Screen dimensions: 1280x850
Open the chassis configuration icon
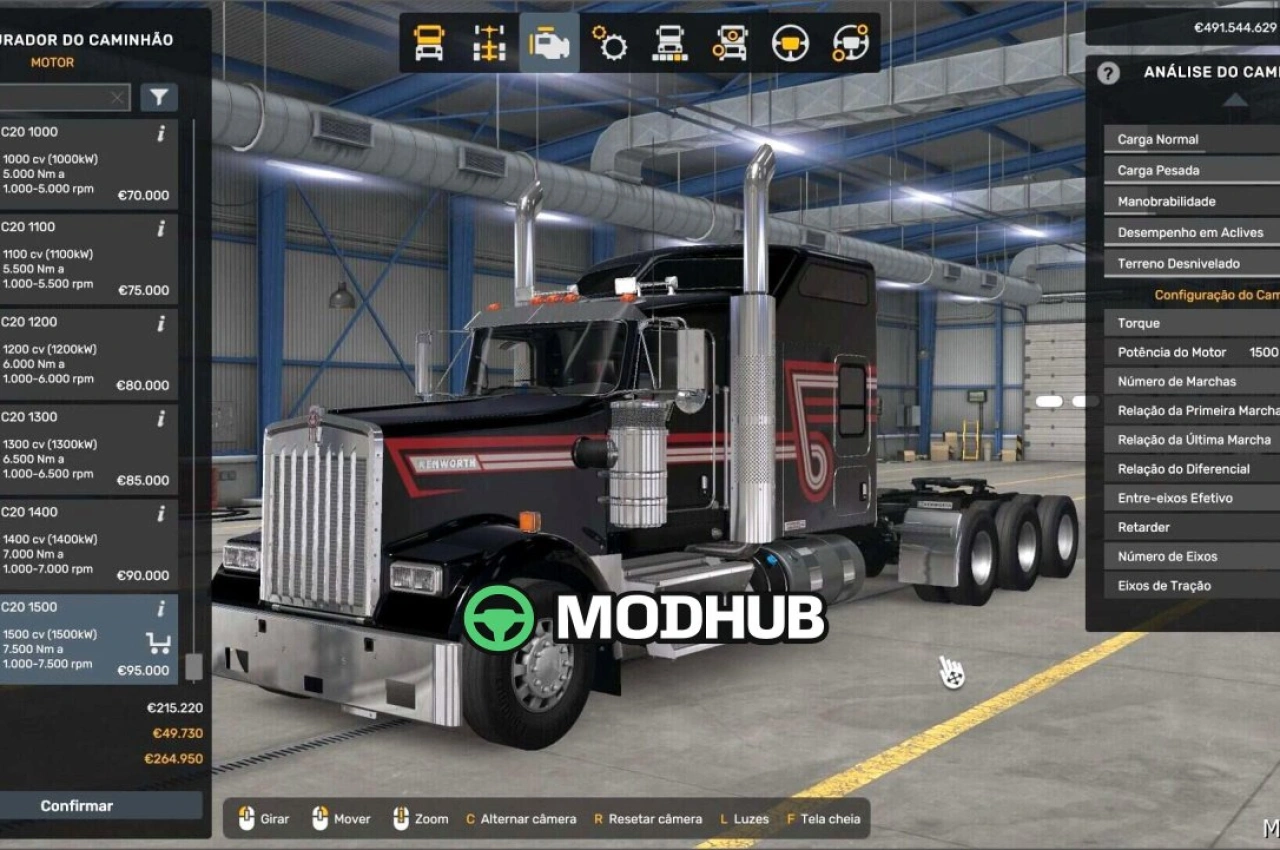click(488, 42)
